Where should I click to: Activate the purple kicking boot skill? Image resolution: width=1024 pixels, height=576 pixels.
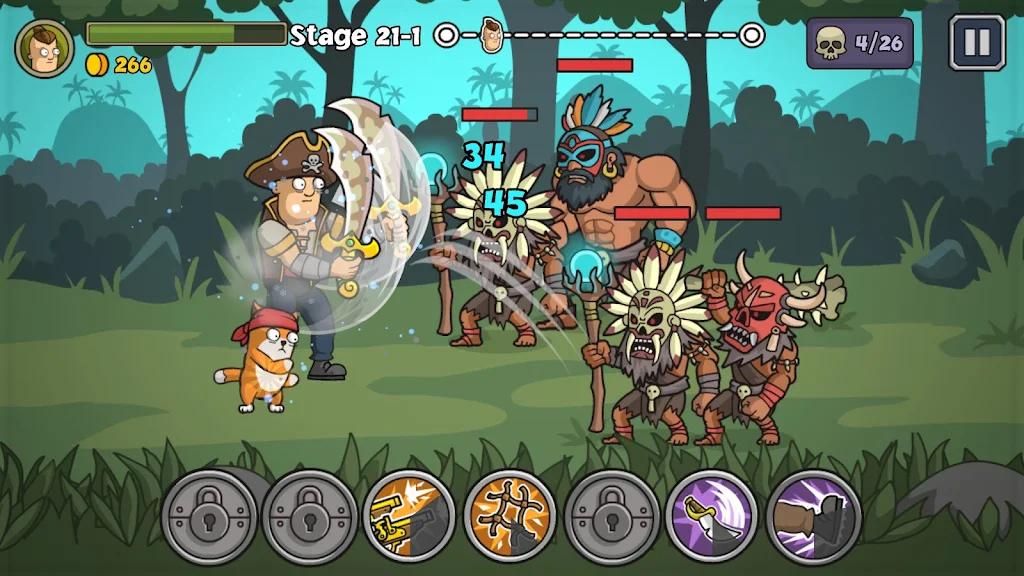(x=813, y=517)
